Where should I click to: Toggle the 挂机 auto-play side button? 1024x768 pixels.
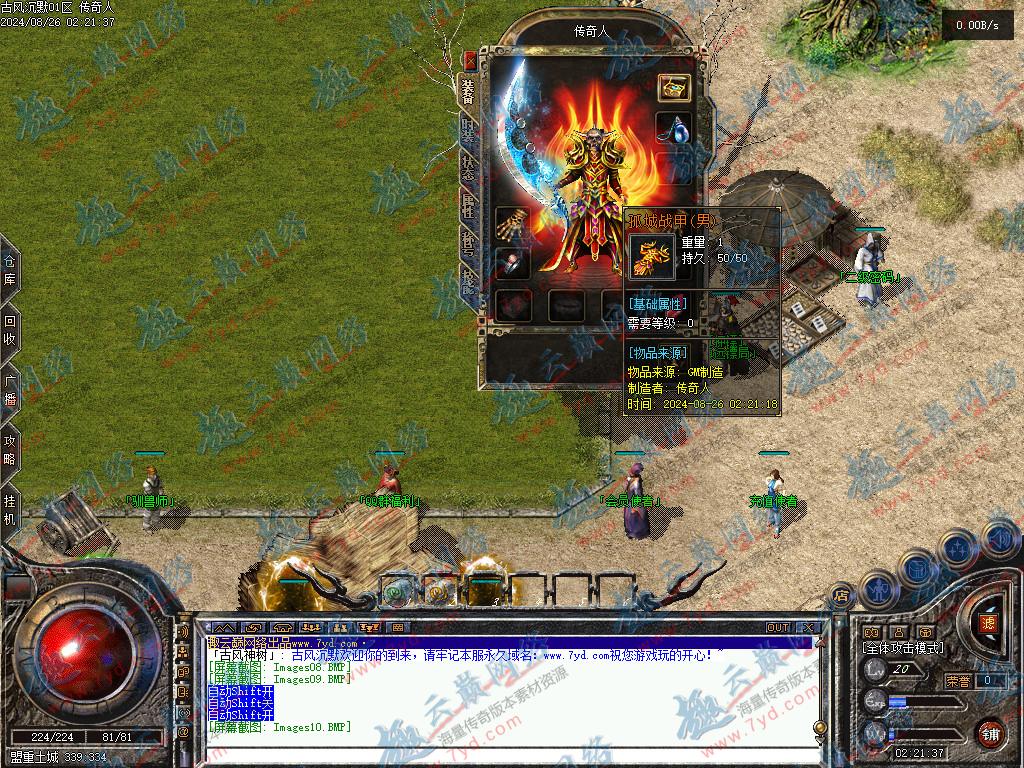point(10,508)
